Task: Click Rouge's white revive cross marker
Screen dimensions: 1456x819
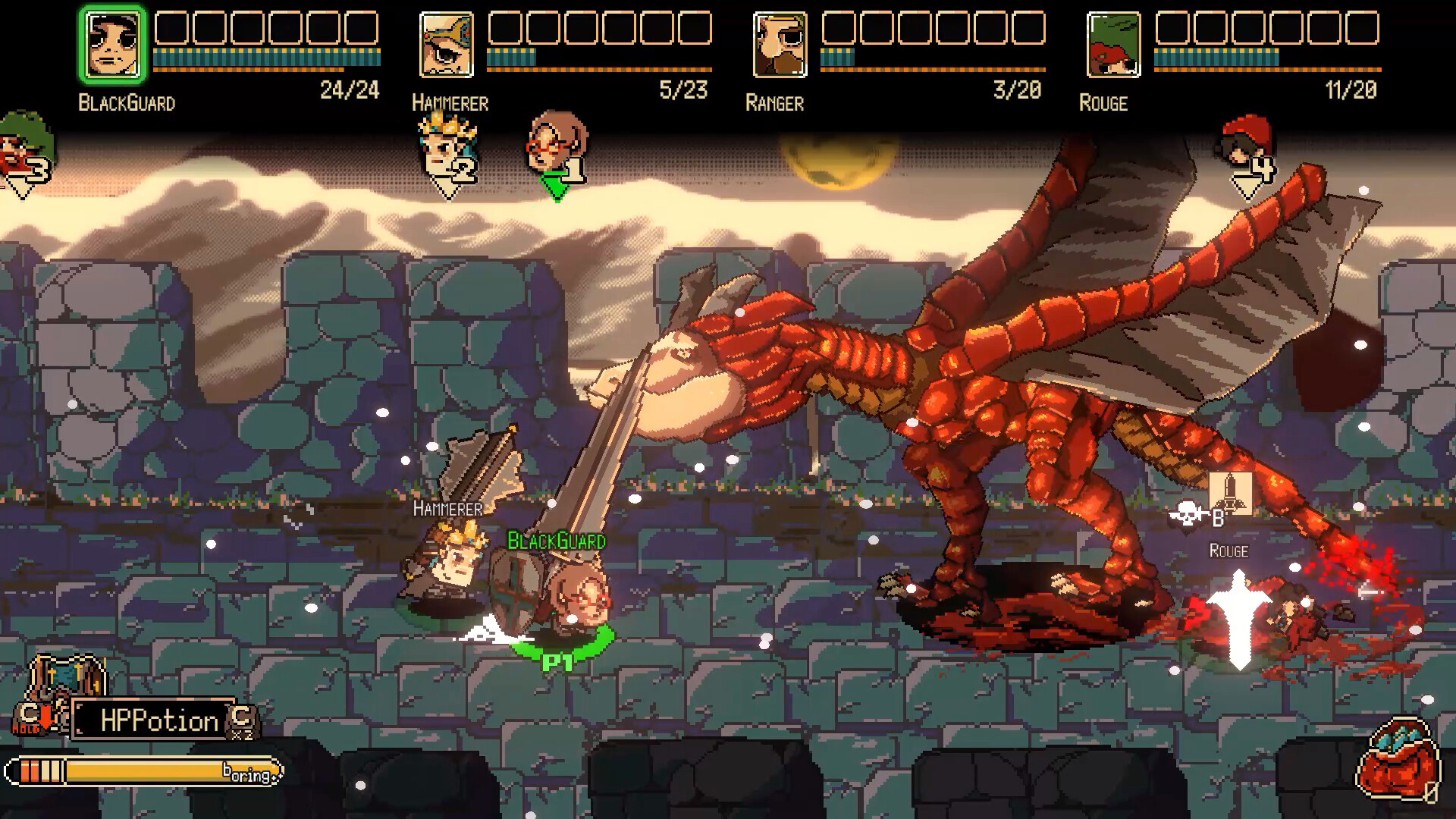Action: coord(1239,614)
